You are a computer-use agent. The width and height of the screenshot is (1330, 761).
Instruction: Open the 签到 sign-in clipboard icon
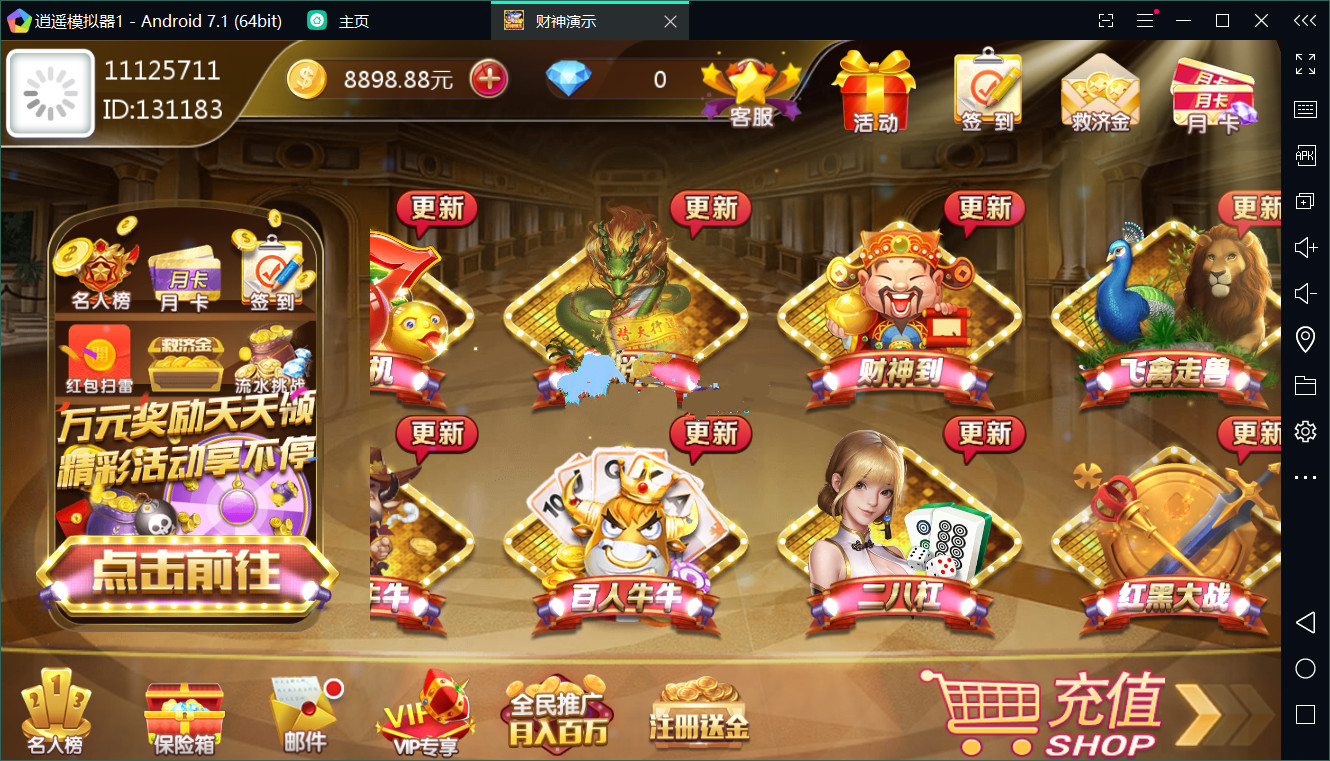tap(986, 90)
